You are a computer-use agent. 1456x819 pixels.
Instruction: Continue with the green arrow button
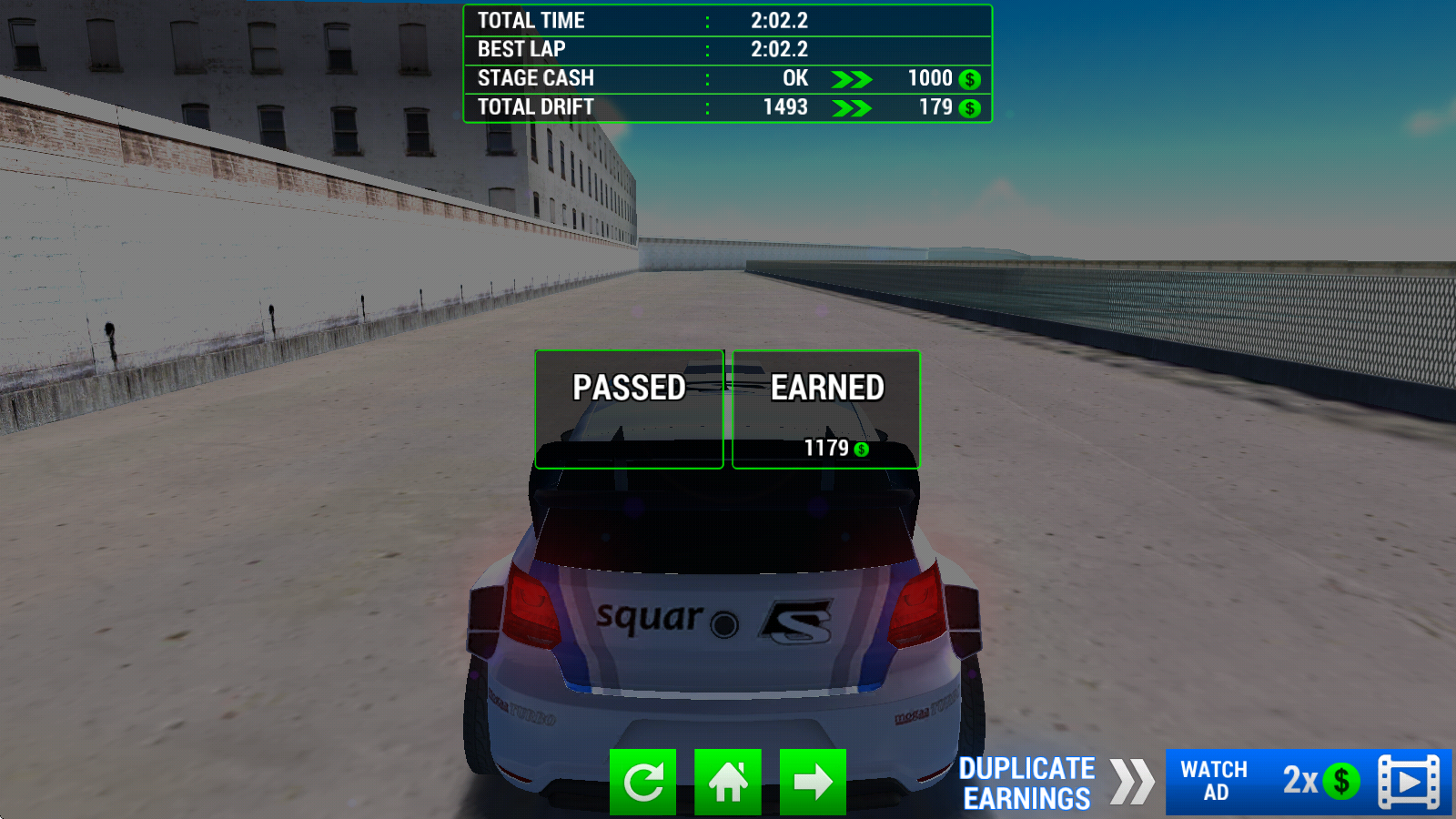(813, 782)
